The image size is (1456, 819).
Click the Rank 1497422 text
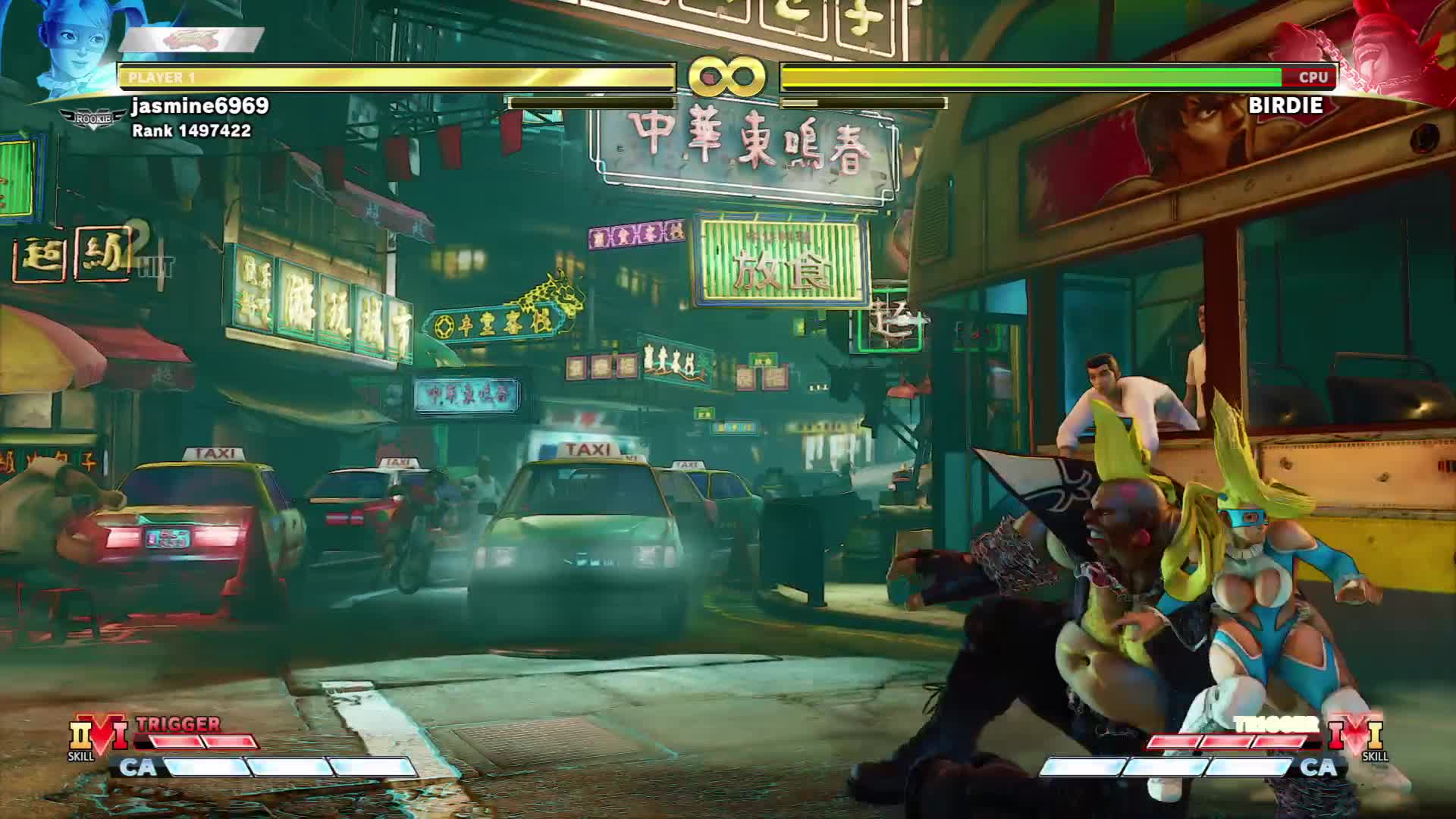[190, 130]
